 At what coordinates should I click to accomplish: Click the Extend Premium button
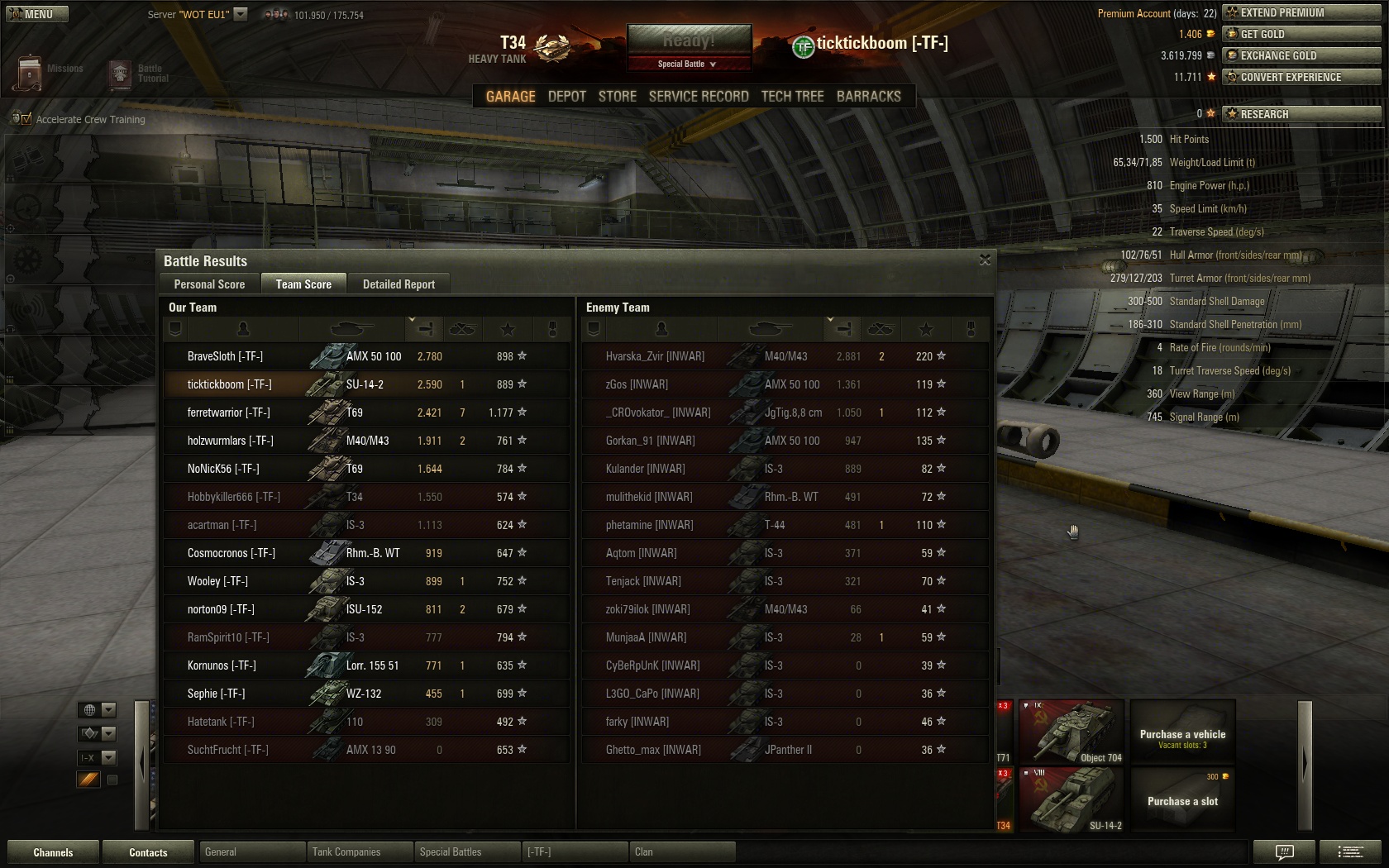tap(1301, 12)
